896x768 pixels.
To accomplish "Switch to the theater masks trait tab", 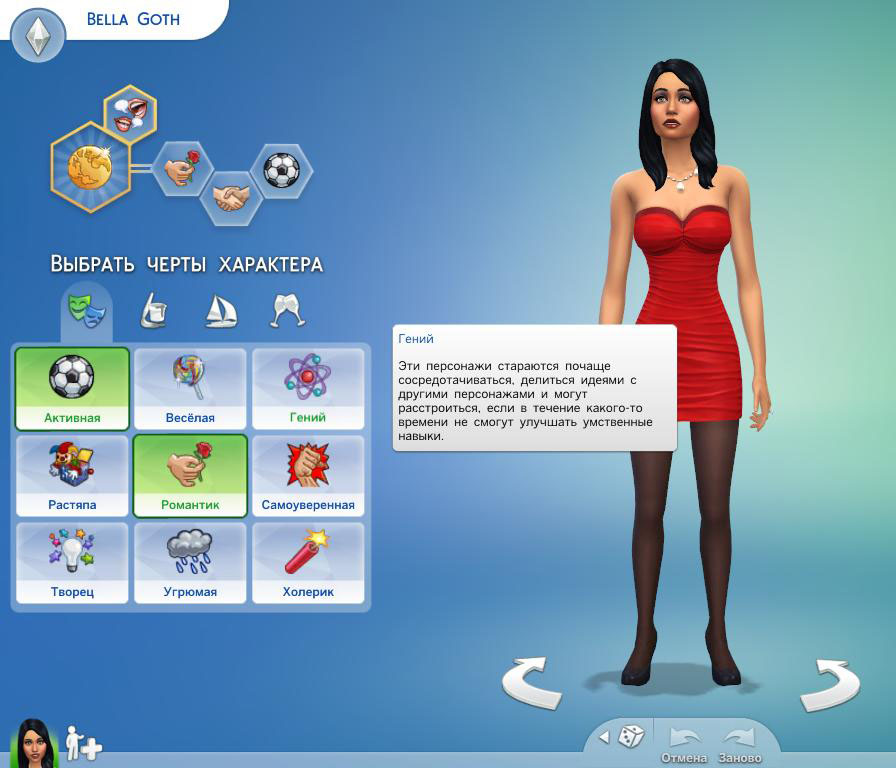I will (x=86, y=309).
